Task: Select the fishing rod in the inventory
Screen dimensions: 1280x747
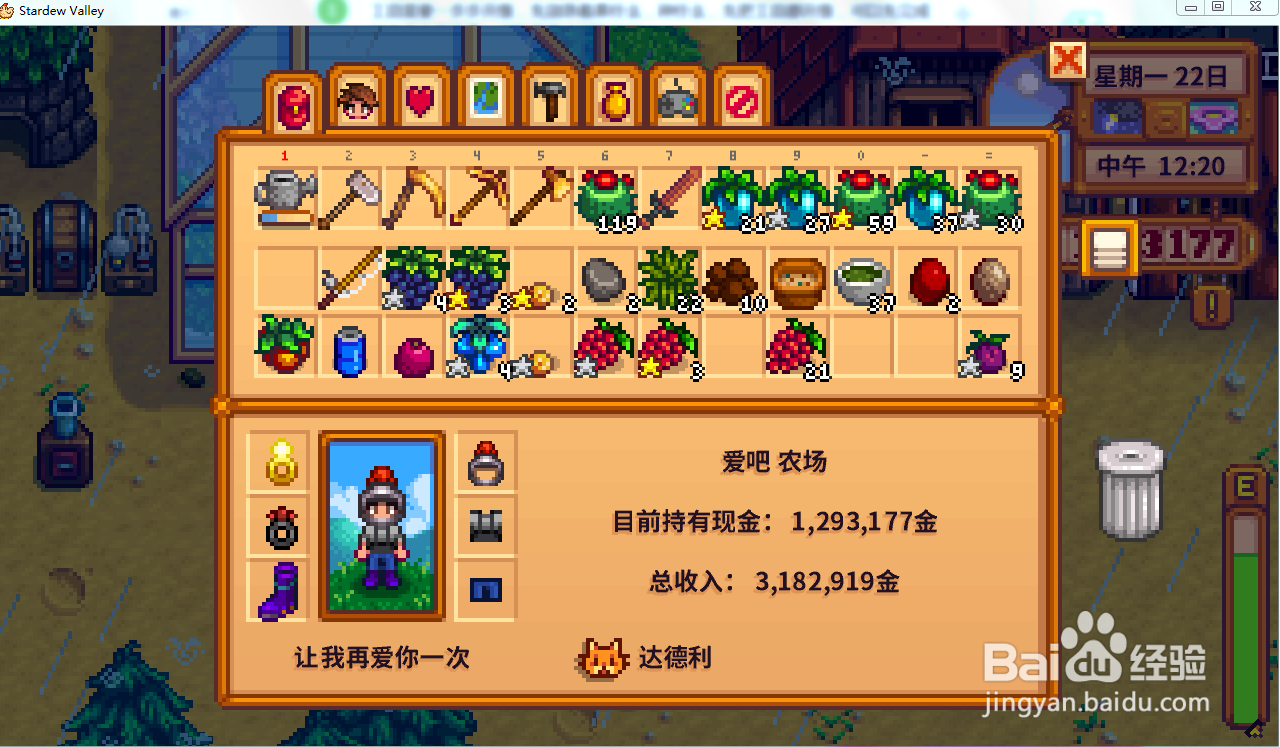Action: [x=349, y=280]
